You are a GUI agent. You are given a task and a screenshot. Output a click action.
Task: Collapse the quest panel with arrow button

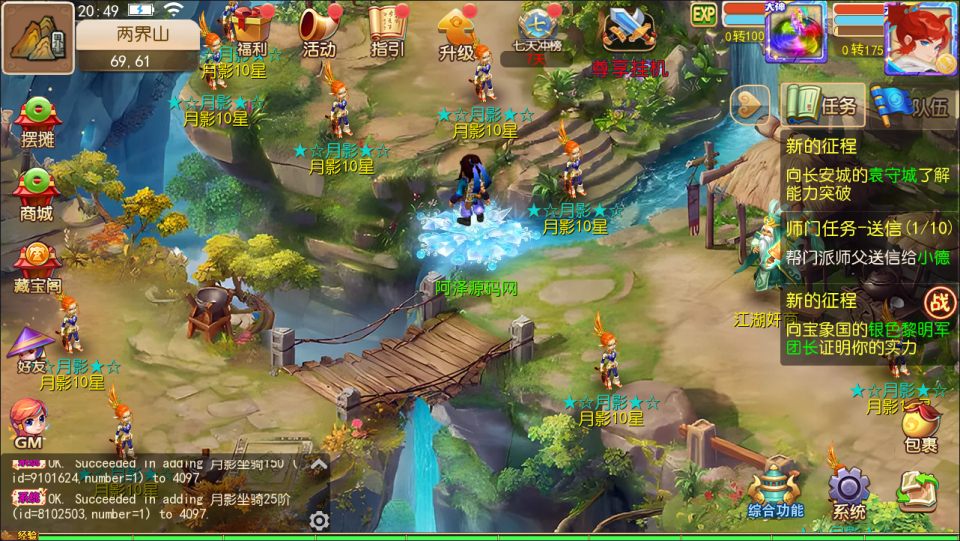click(x=752, y=103)
